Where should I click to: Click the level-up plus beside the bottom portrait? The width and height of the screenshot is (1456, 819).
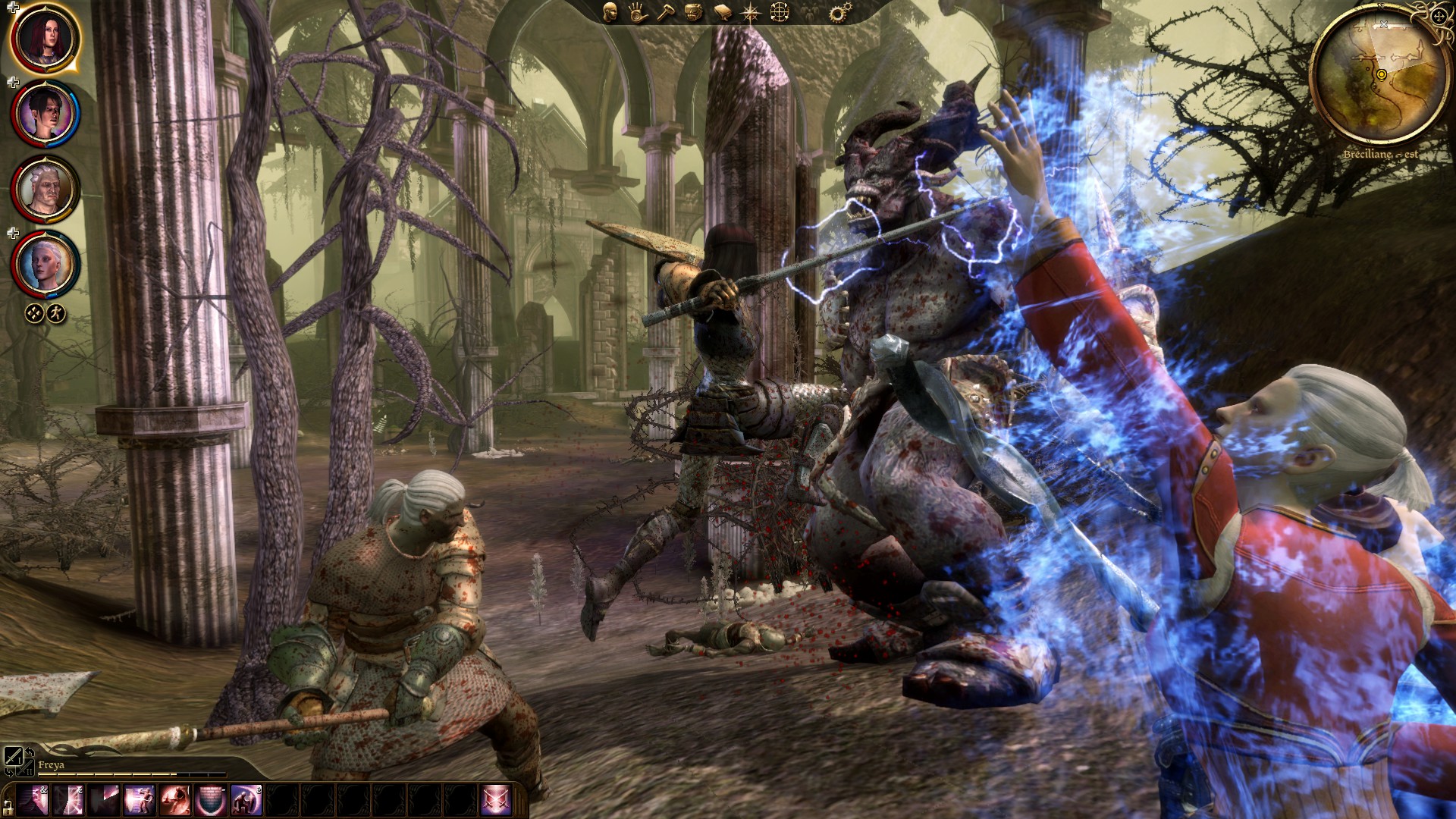(x=11, y=233)
